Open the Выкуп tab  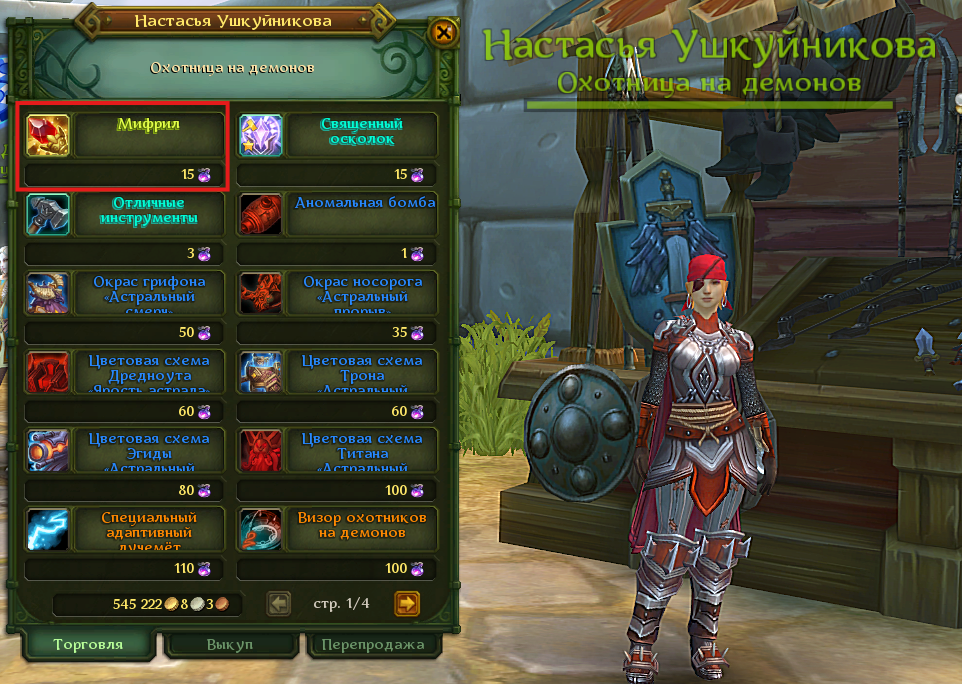(231, 645)
